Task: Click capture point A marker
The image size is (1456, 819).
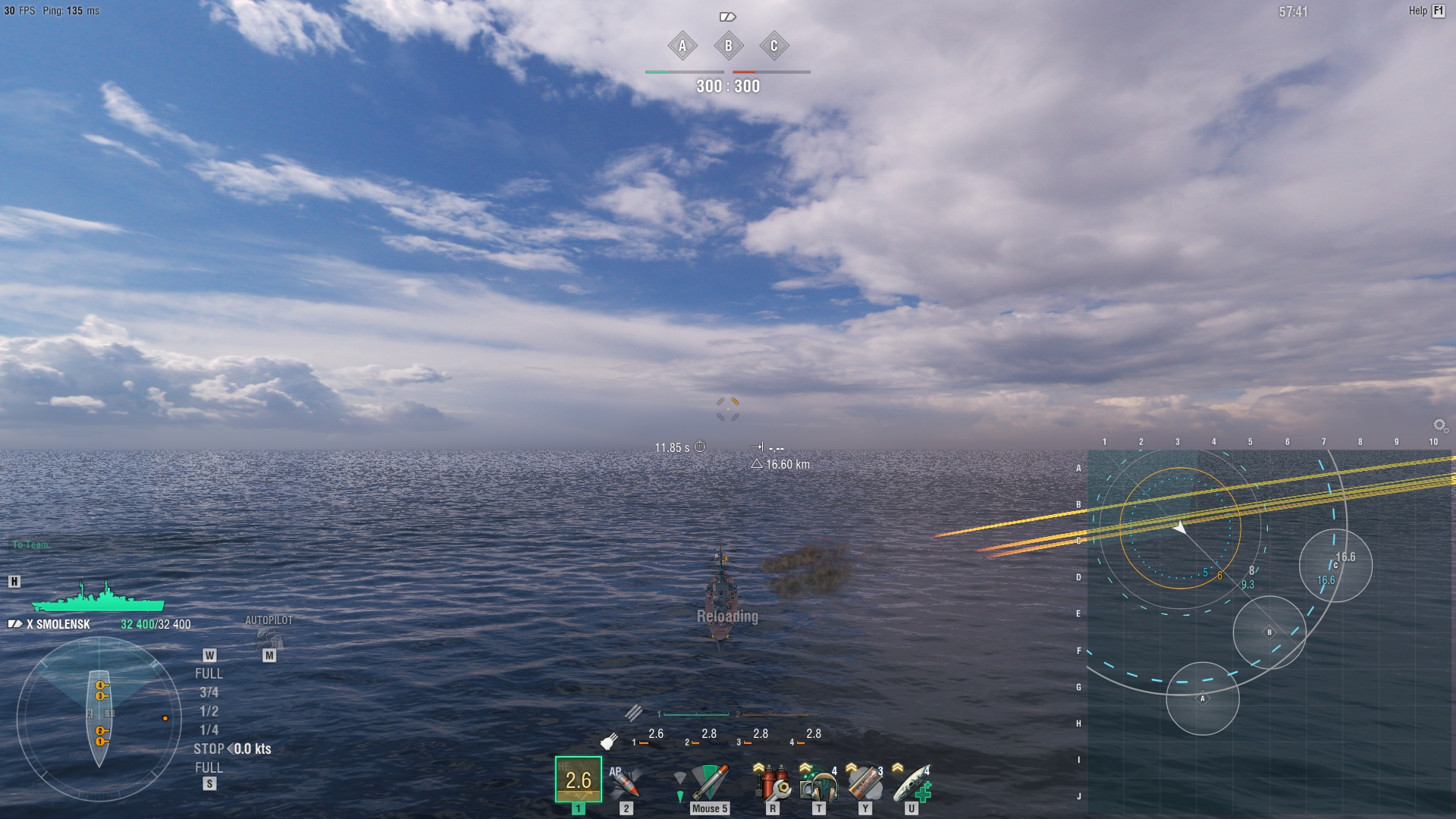Action: [682, 46]
